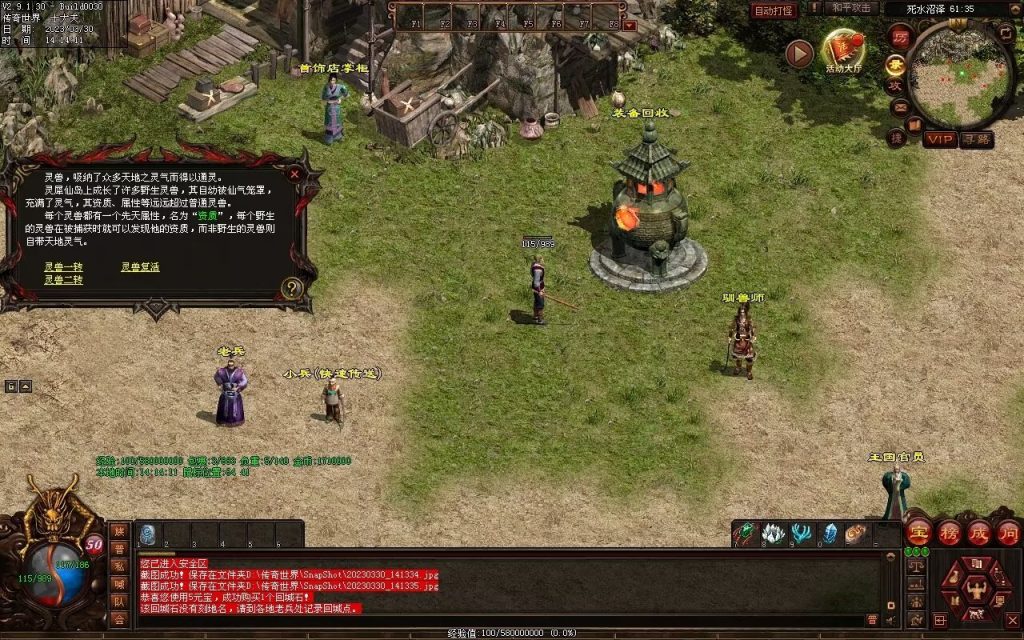Open the help question mark in dialogue
The image size is (1024, 640).
(x=292, y=288)
